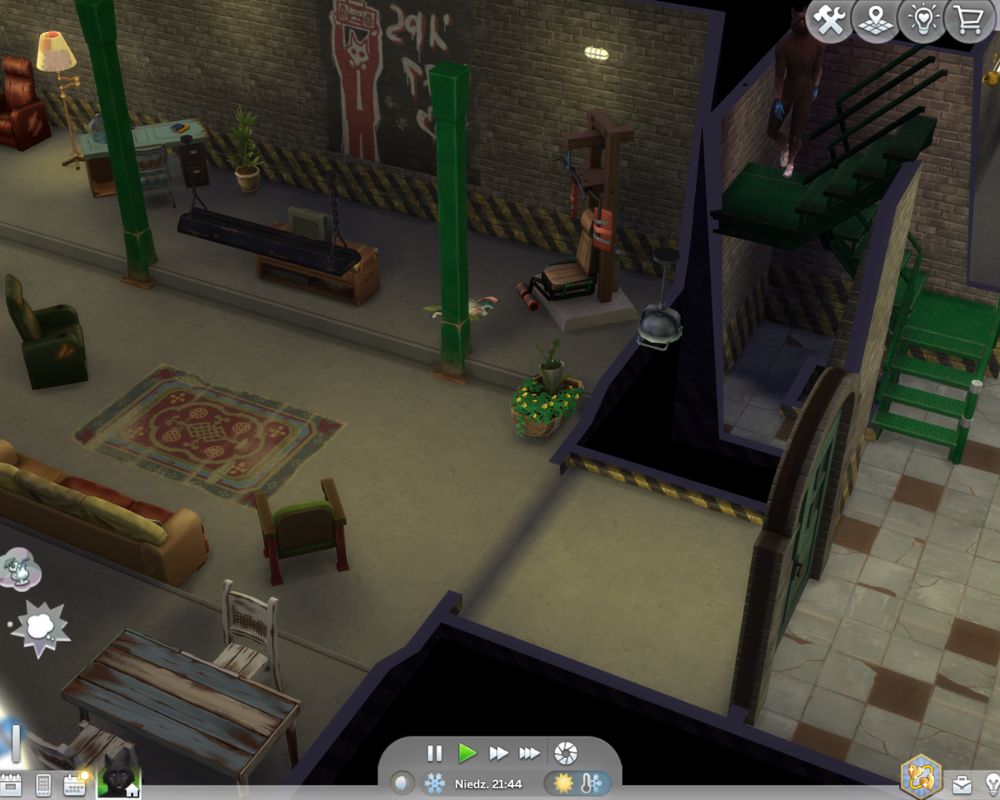Click the hexagonal icon with gold frame
Image resolution: width=1000 pixels, height=800 pixels.
point(920,775)
